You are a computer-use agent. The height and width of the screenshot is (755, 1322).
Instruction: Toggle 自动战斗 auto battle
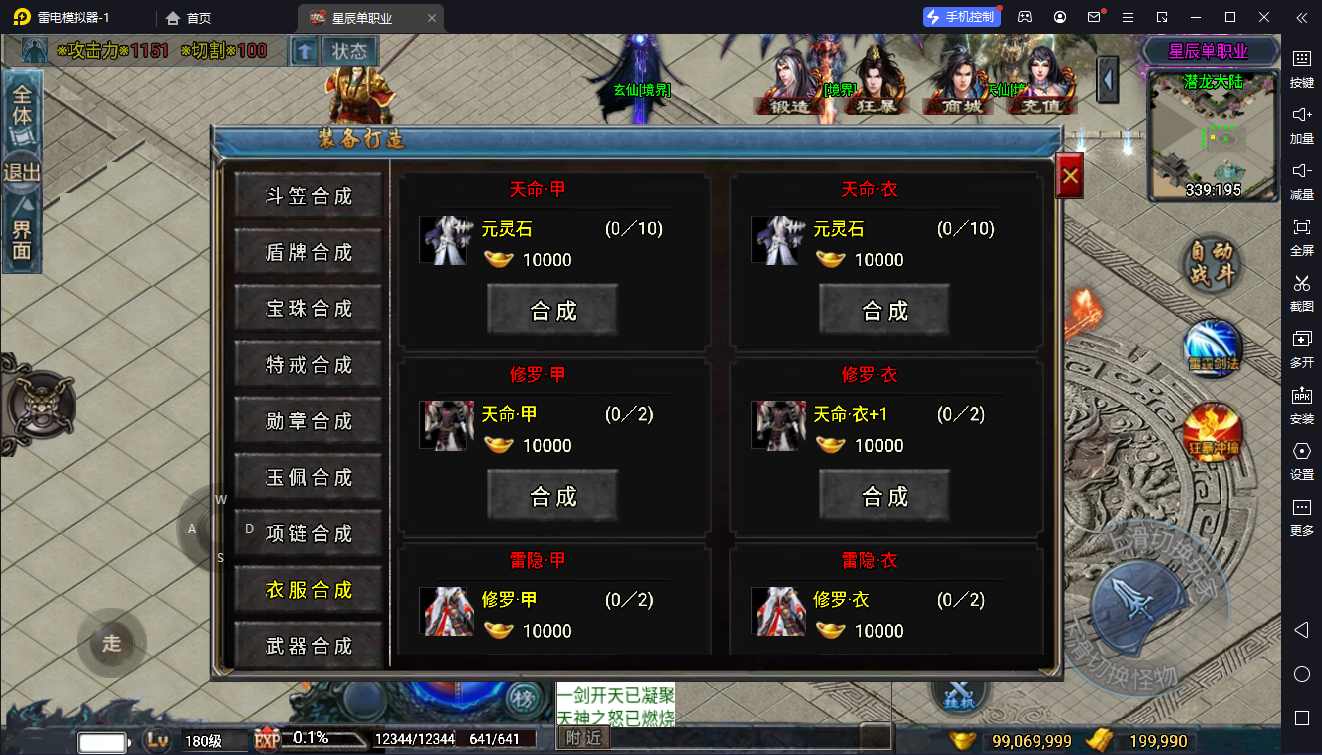(x=1212, y=265)
